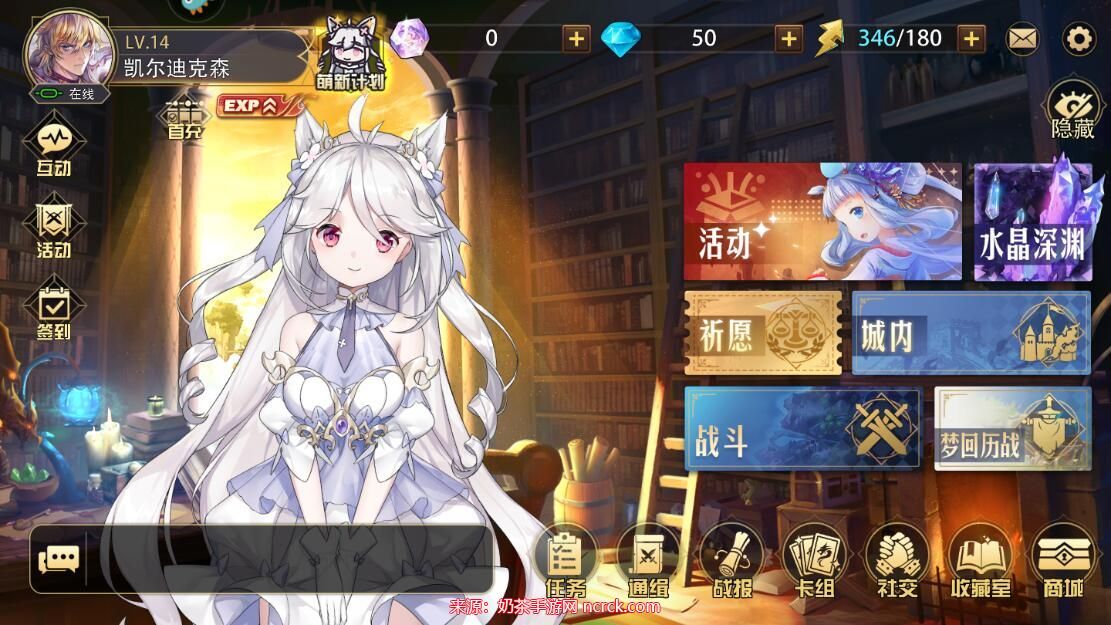Toggle the 隐藏 hide interface button
Viewport: 1111px width, 625px height.
coord(1073,110)
